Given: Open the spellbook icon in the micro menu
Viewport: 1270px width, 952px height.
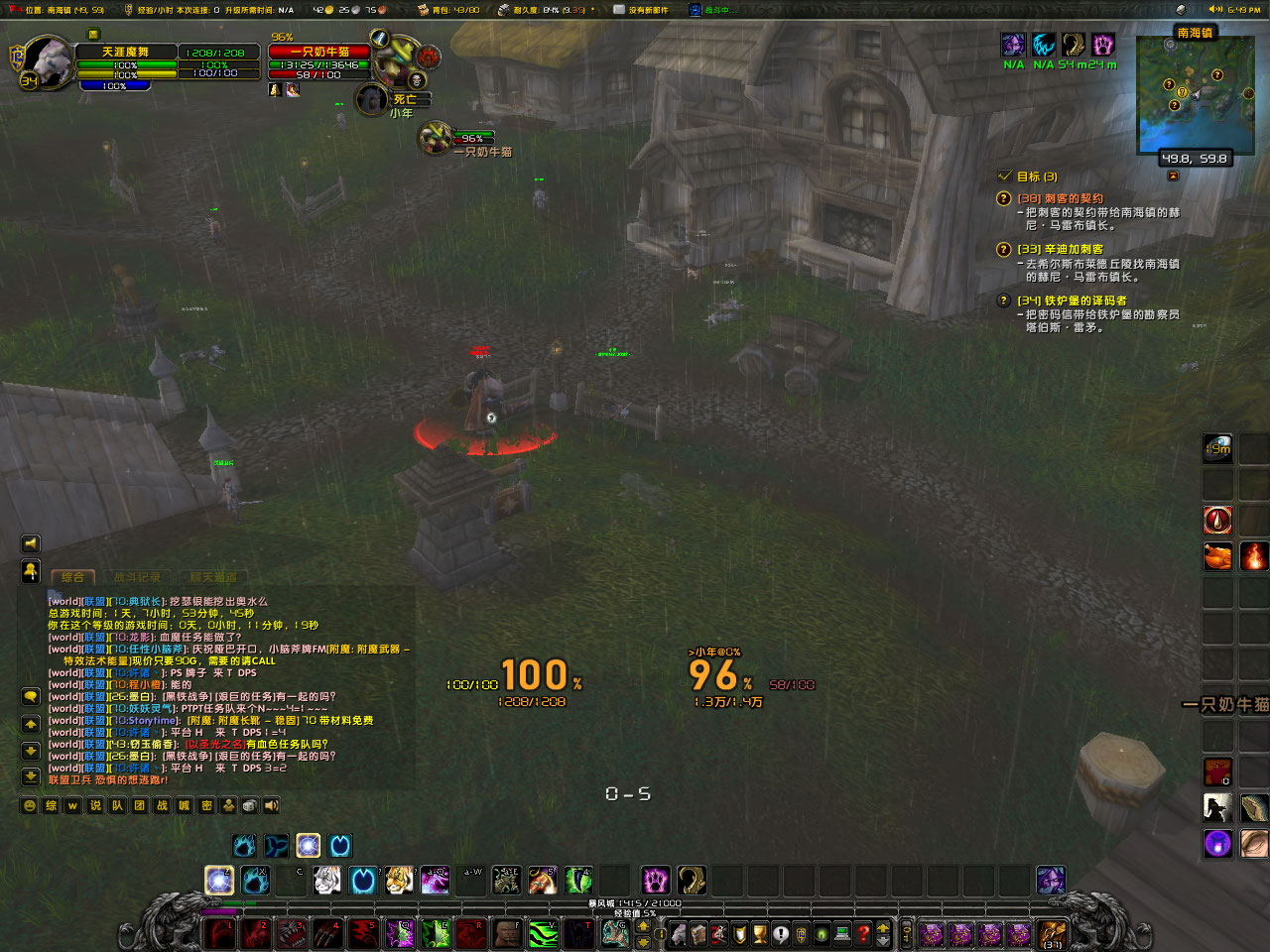Looking at the screenshot, I should click(x=700, y=934).
